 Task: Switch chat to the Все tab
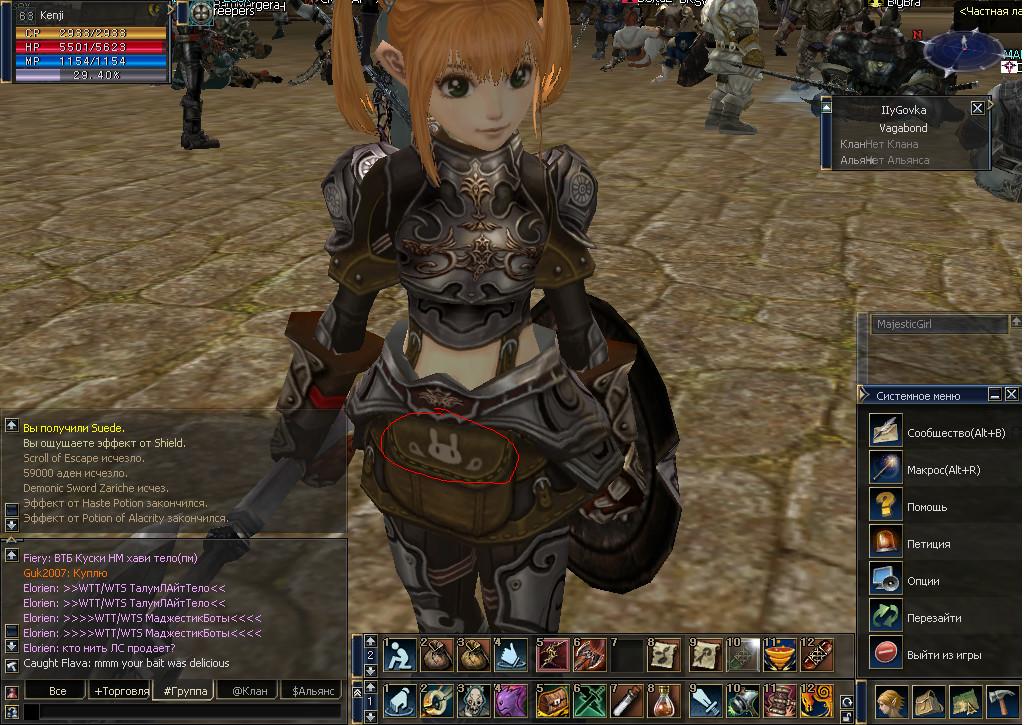57,691
